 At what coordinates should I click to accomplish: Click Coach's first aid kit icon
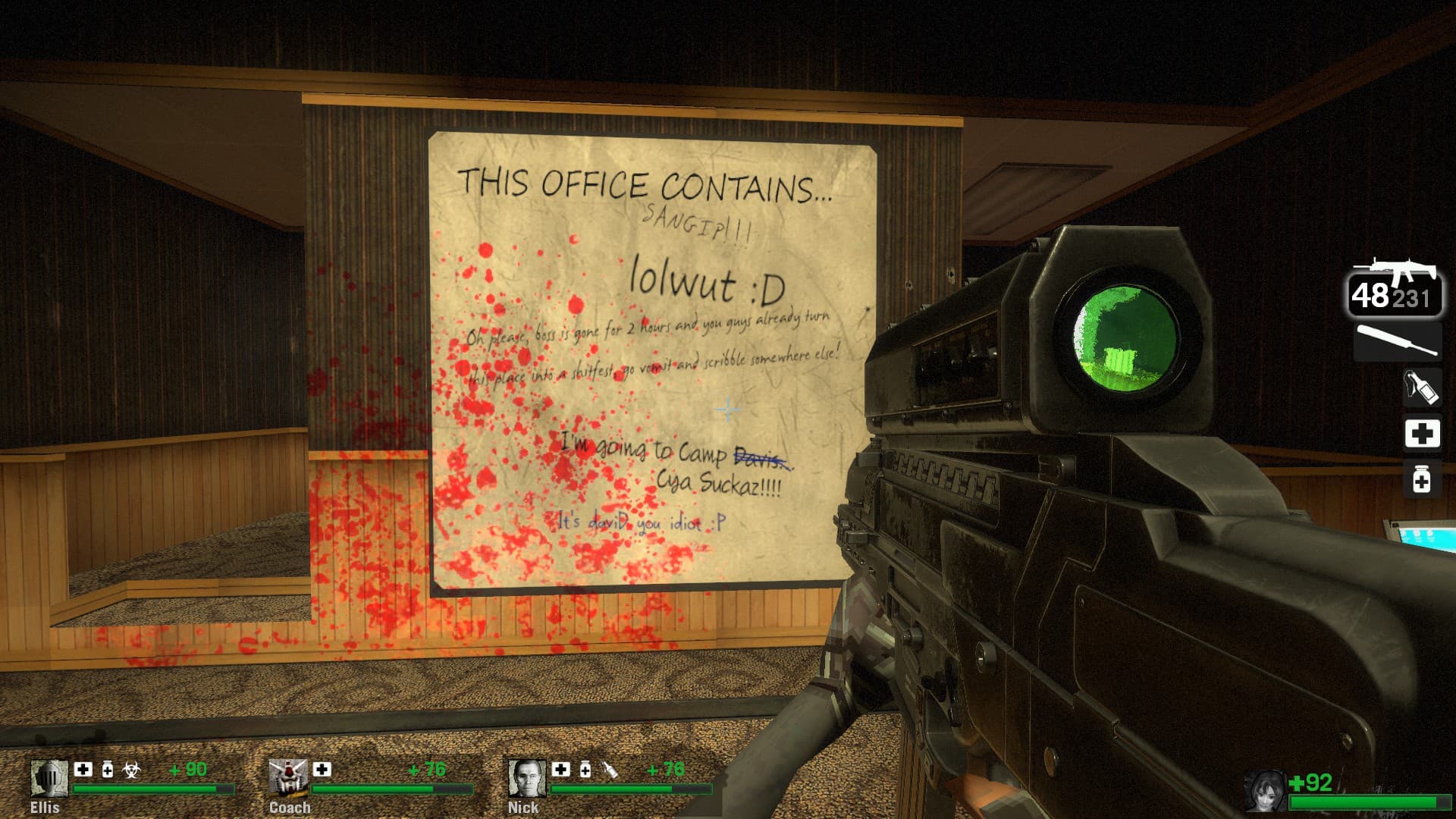[x=322, y=770]
